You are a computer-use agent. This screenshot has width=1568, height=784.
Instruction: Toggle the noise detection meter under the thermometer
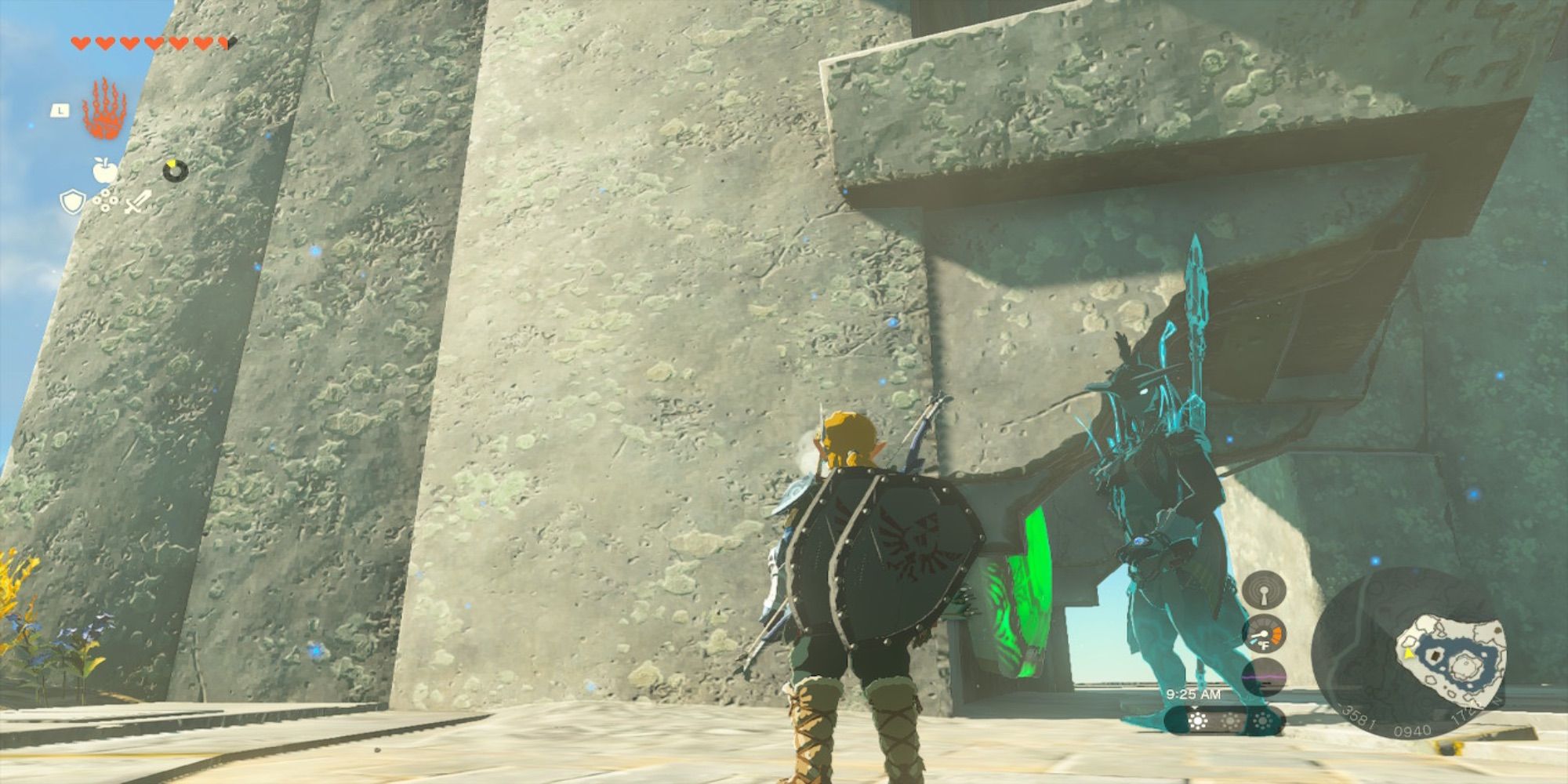tap(1261, 676)
